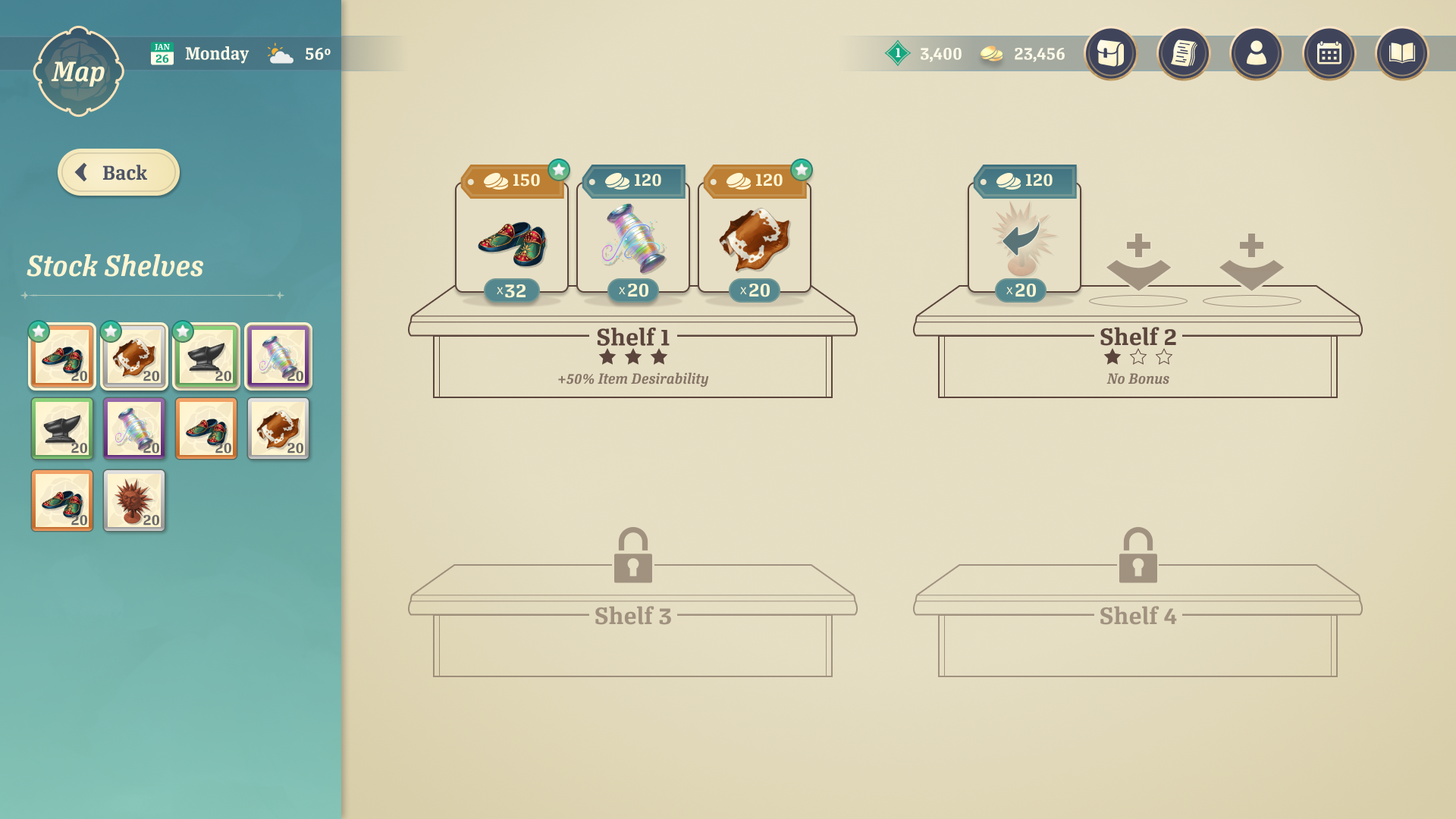Image resolution: width=1456 pixels, height=819 pixels.
Task: Click the locked Shelf 3 padlock
Action: coord(632,556)
